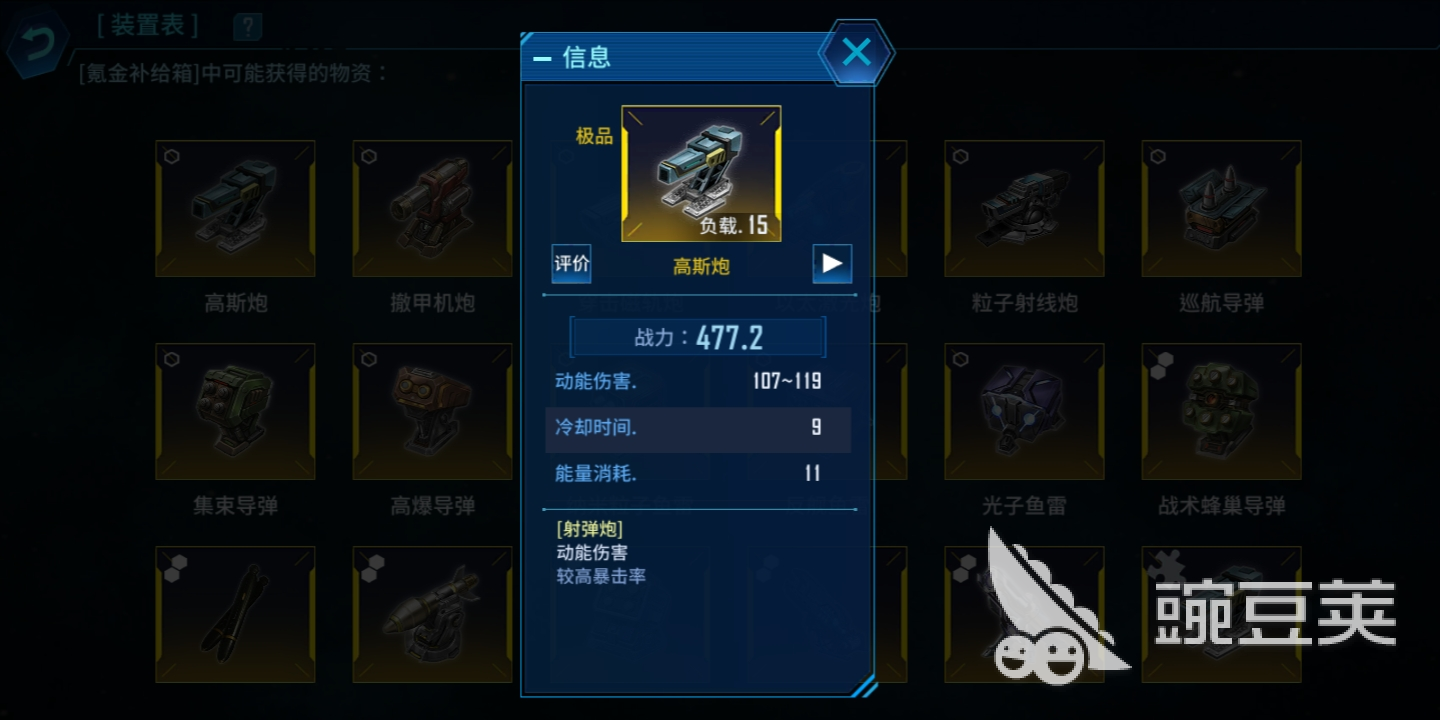Open the 集束导弹 item icon

pyautogui.click(x=235, y=410)
